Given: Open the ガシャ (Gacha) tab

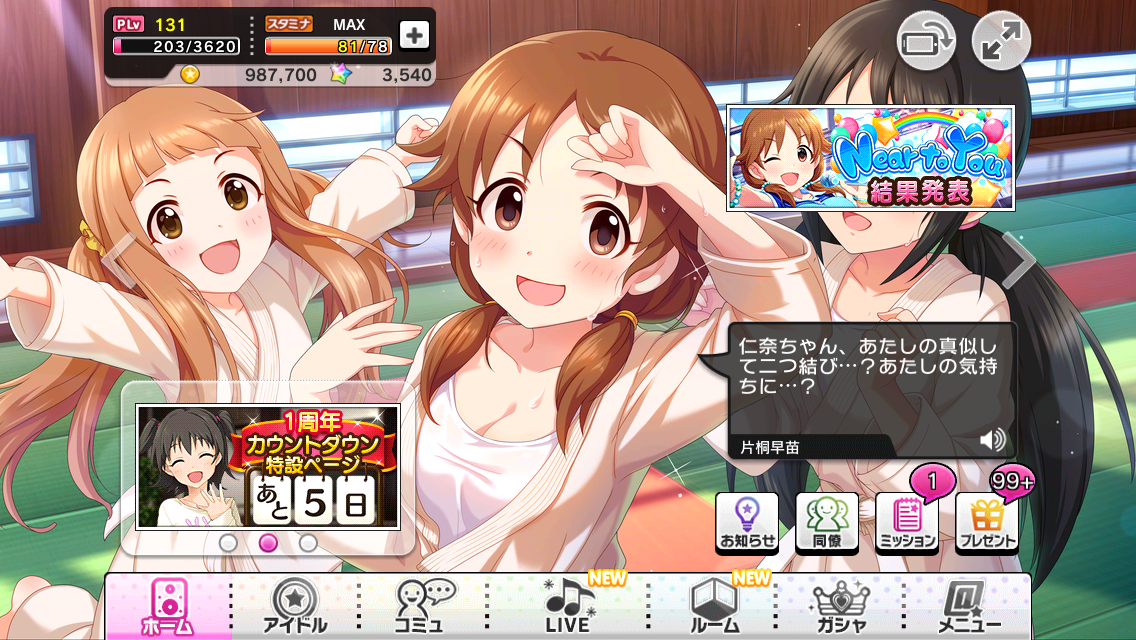Looking at the screenshot, I should (841, 606).
